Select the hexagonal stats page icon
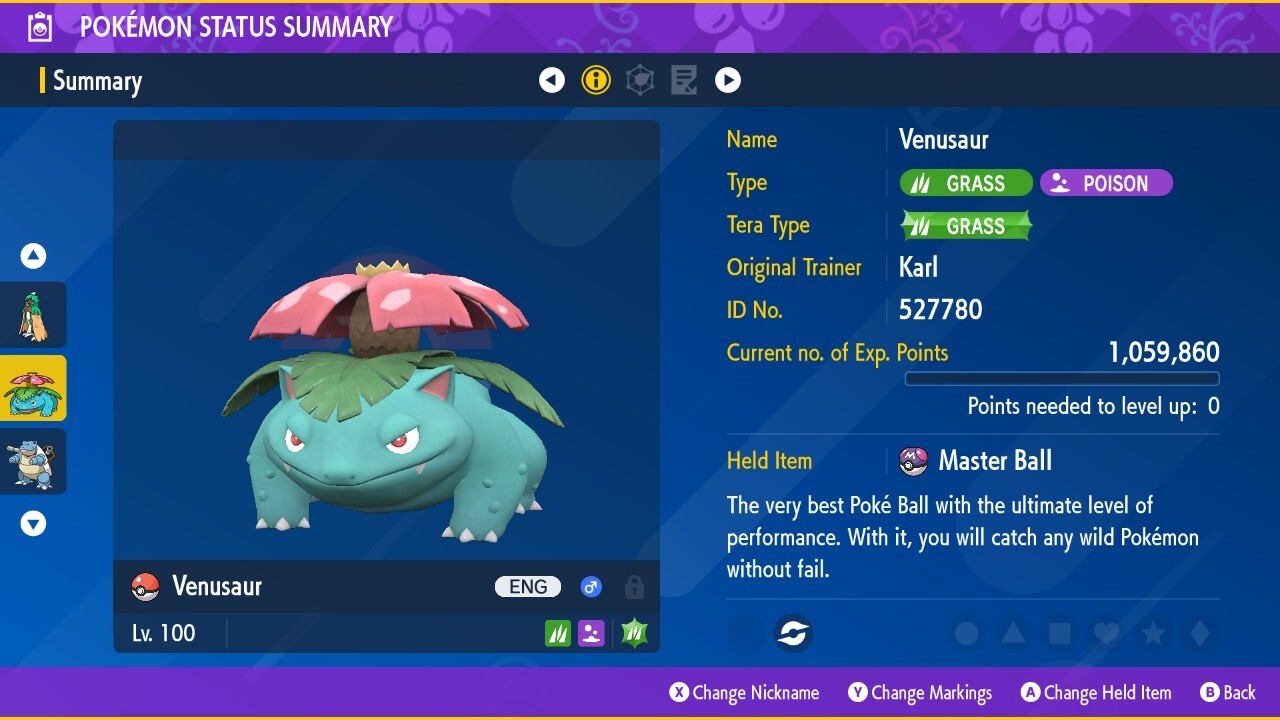This screenshot has height=720, width=1280. 640,79
